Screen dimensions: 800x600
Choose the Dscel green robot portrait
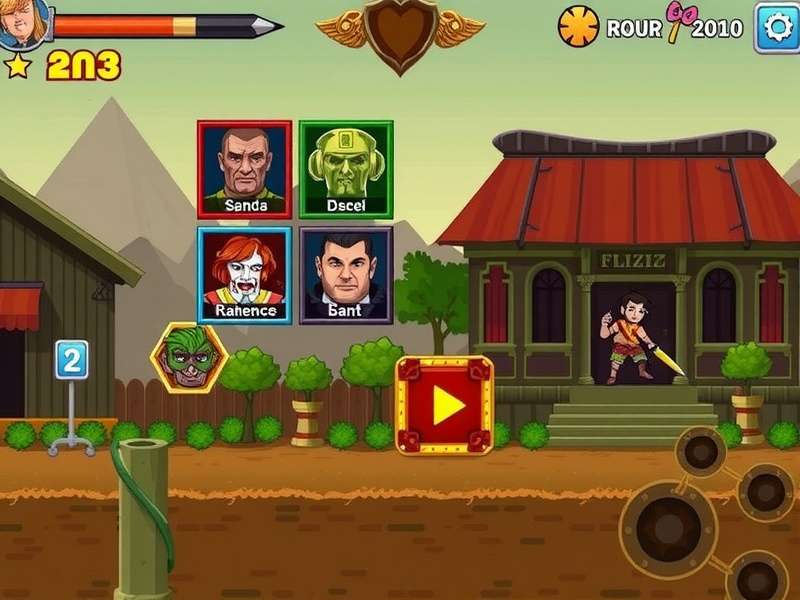click(346, 169)
